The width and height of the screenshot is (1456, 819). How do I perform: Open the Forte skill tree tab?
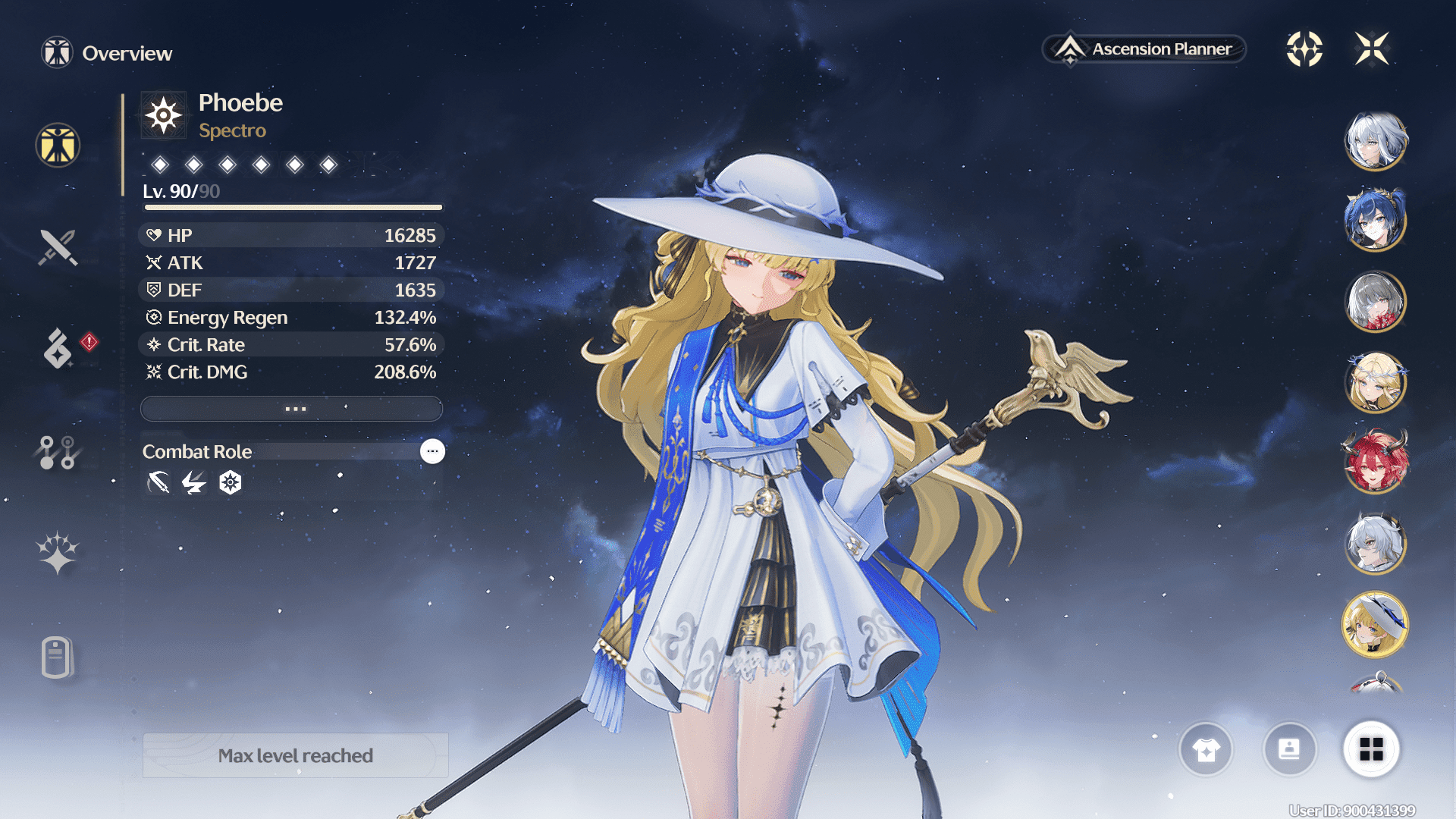[x=57, y=453]
